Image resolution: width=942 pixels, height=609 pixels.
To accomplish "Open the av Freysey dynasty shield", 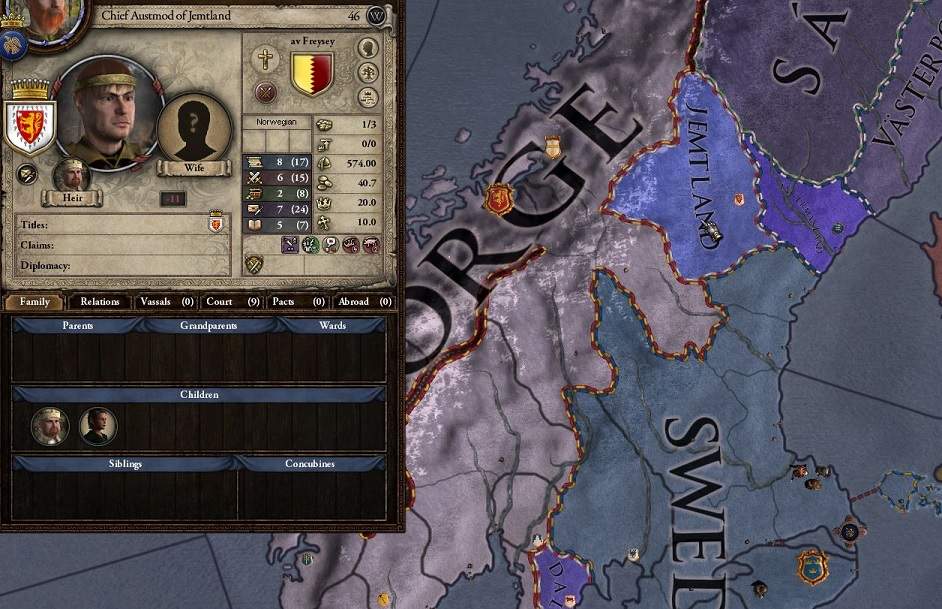I will [311, 73].
